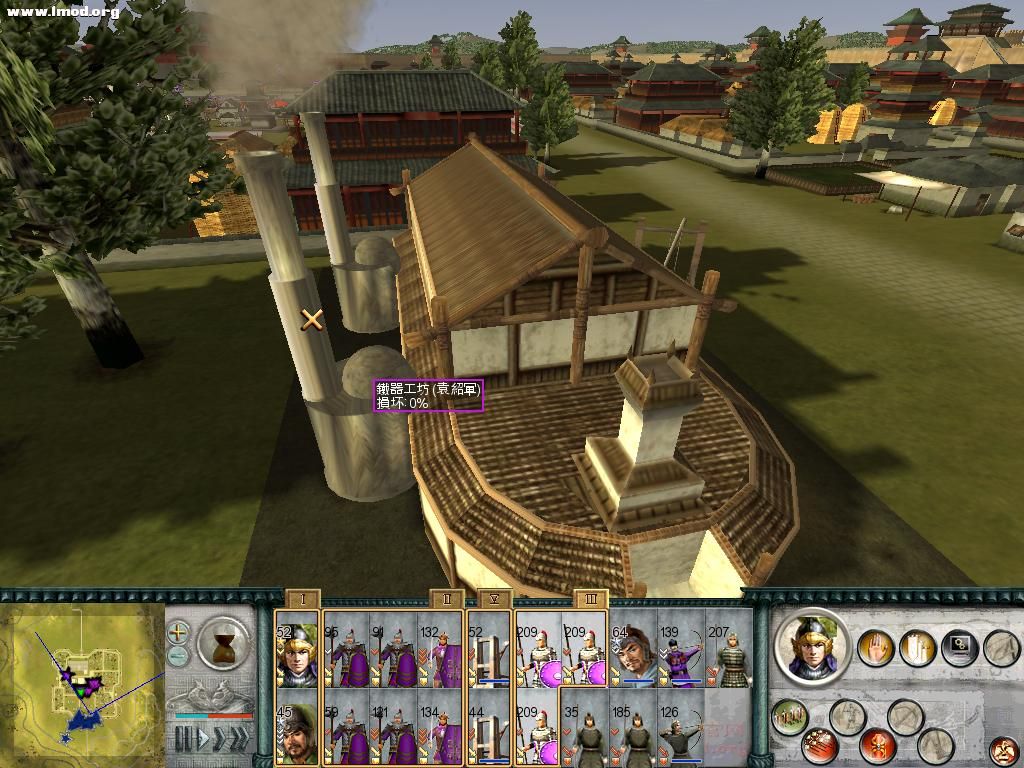This screenshot has width=1024, height=768.
Task: Click the battlefield minimap
Action: pos(82,685)
